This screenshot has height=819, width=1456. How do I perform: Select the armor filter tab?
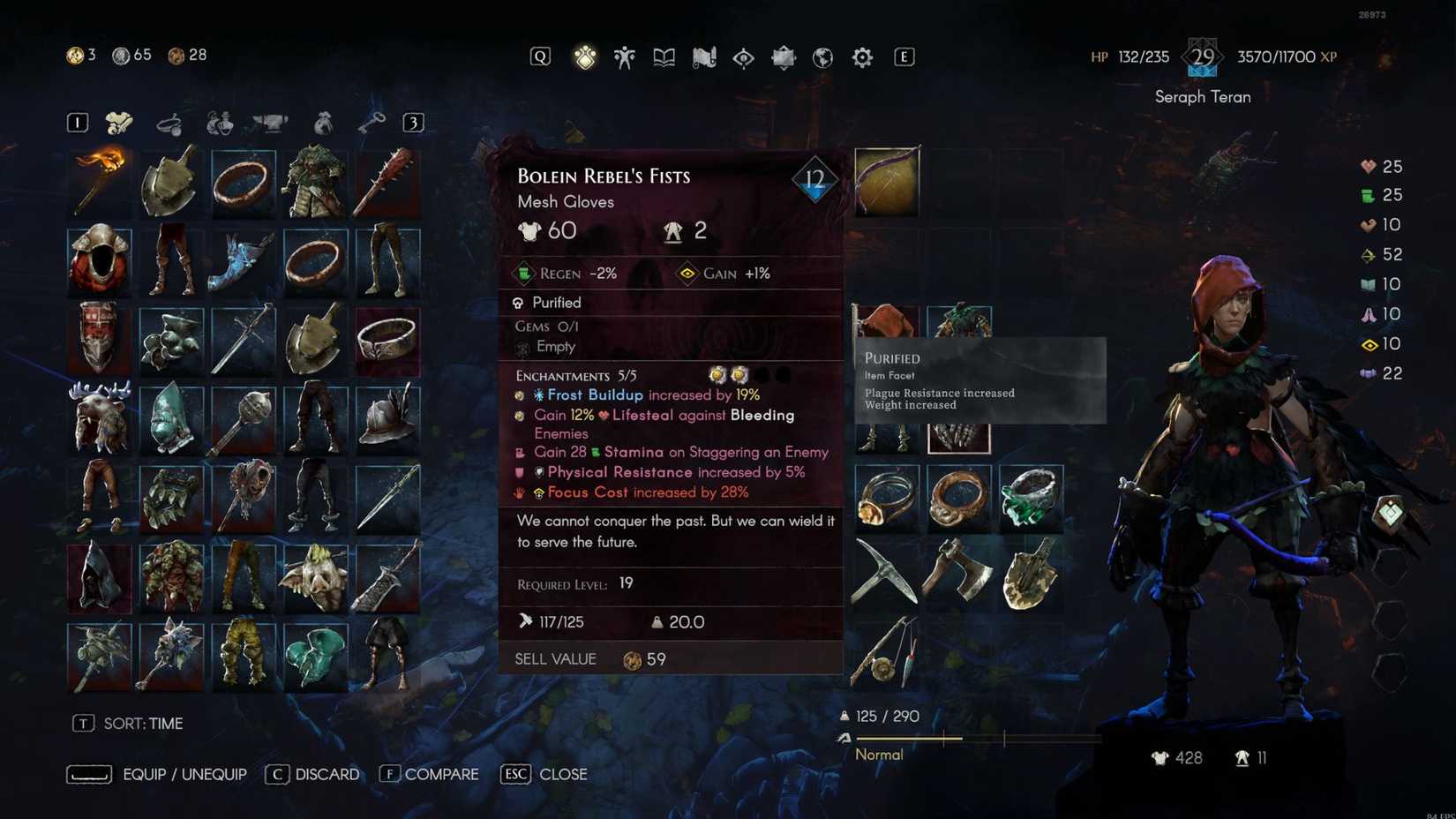122,122
